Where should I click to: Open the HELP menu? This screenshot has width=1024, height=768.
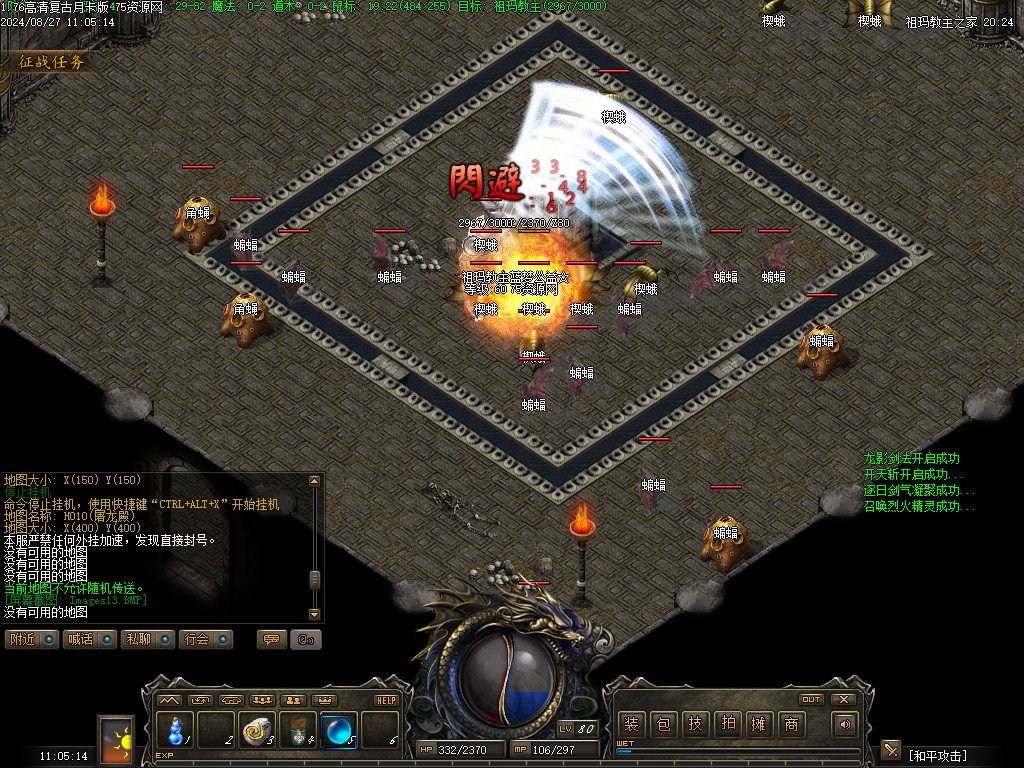click(386, 700)
